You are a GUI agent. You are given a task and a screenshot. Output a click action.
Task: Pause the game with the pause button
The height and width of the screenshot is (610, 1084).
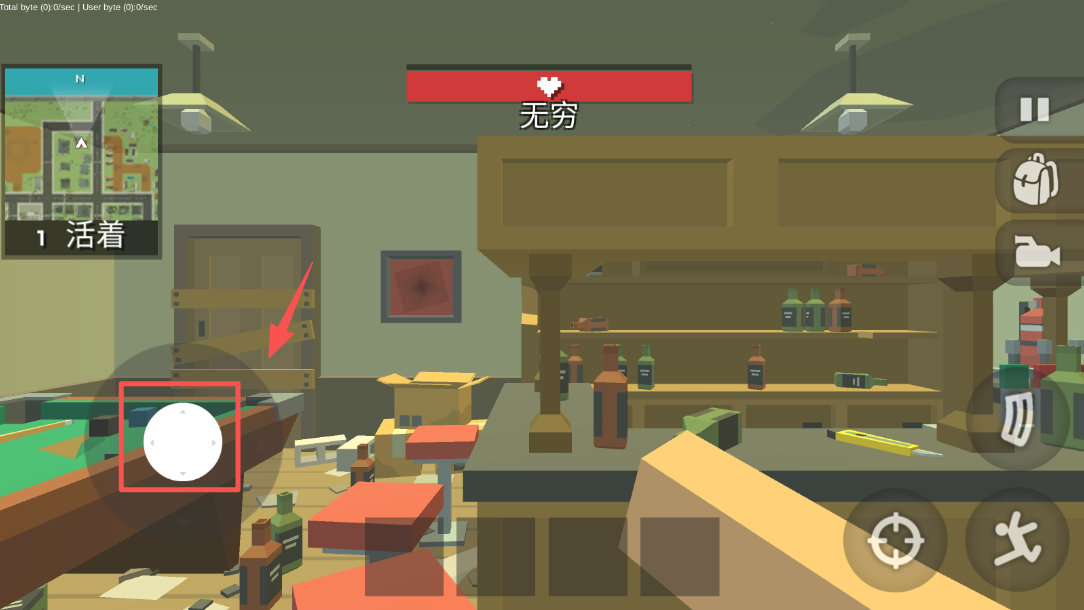pyautogui.click(x=1034, y=109)
